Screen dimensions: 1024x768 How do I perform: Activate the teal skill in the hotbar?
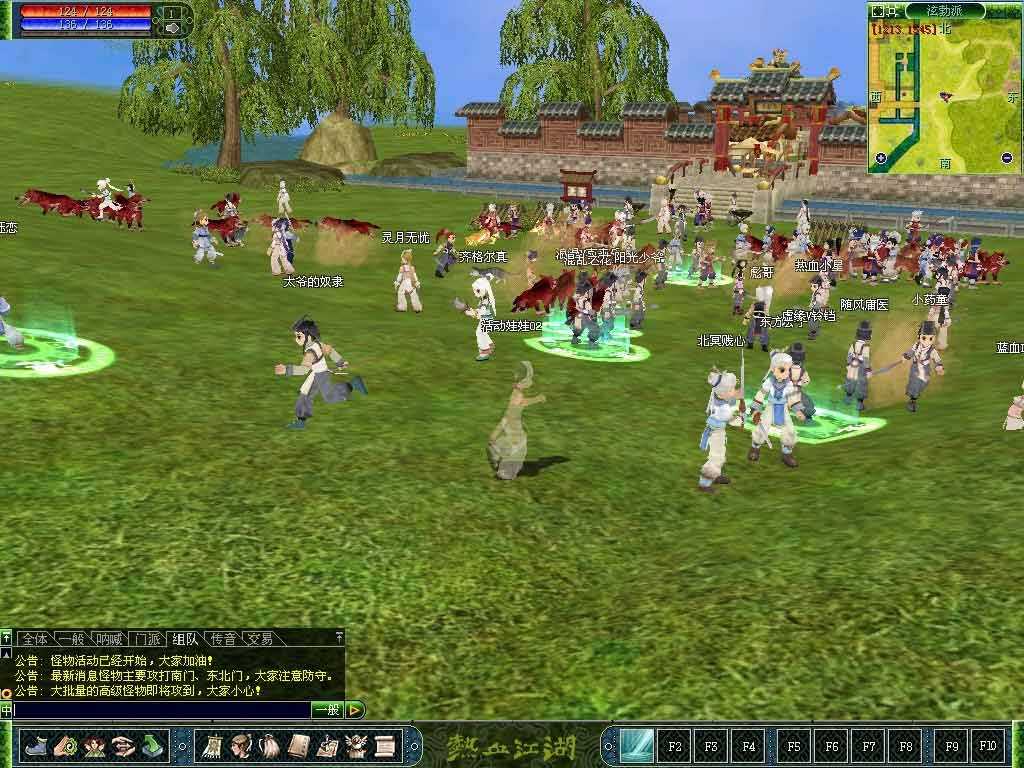[636, 746]
